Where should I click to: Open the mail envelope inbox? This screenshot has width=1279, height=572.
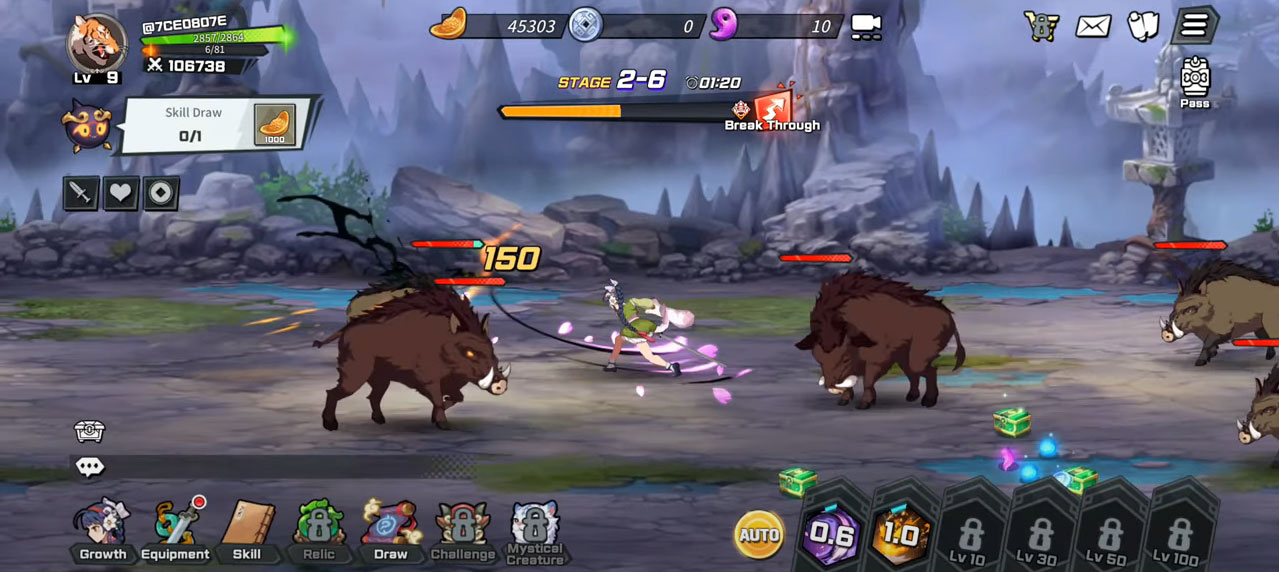(1093, 26)
